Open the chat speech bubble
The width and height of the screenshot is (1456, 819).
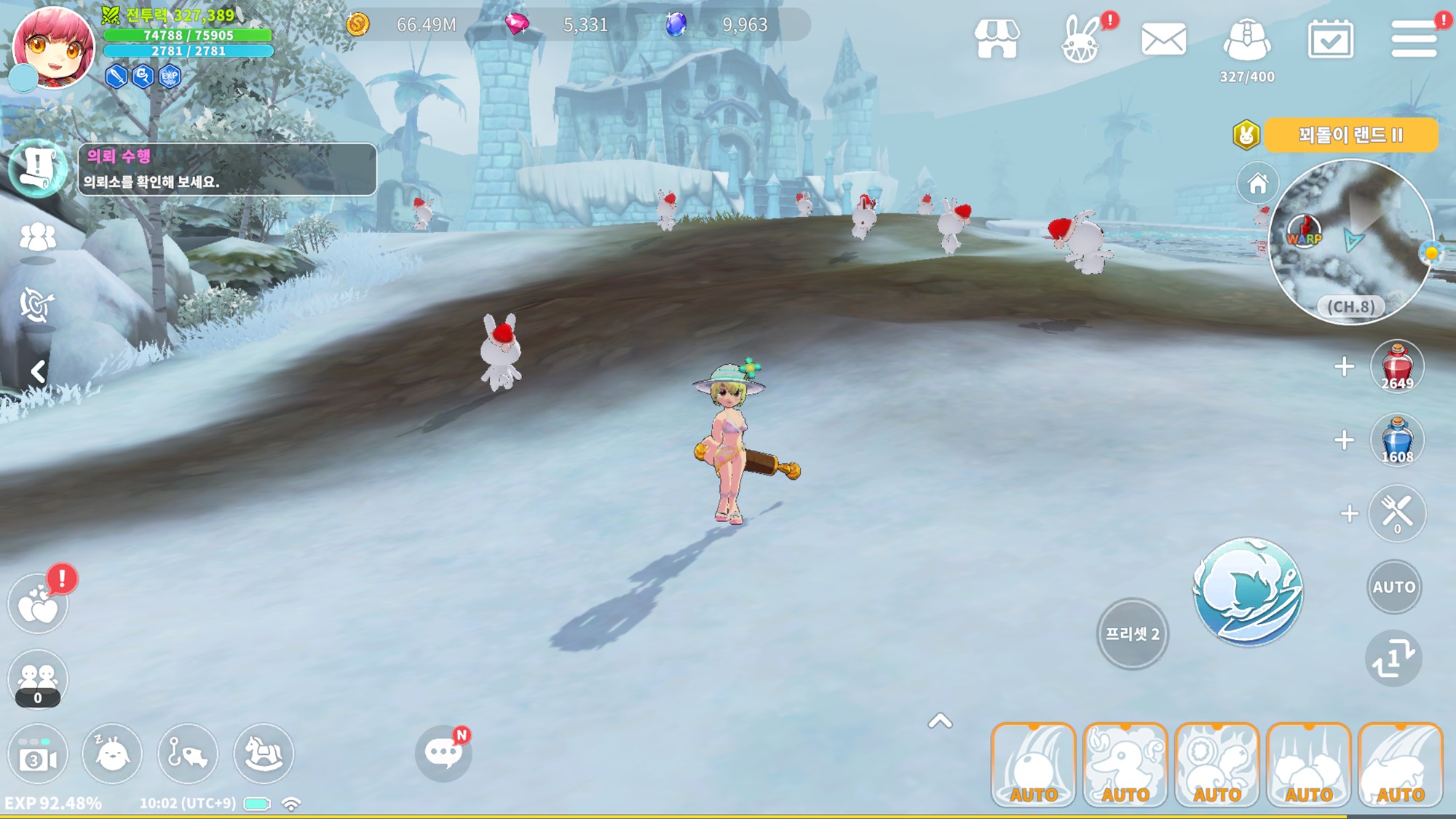coord(443,753)
